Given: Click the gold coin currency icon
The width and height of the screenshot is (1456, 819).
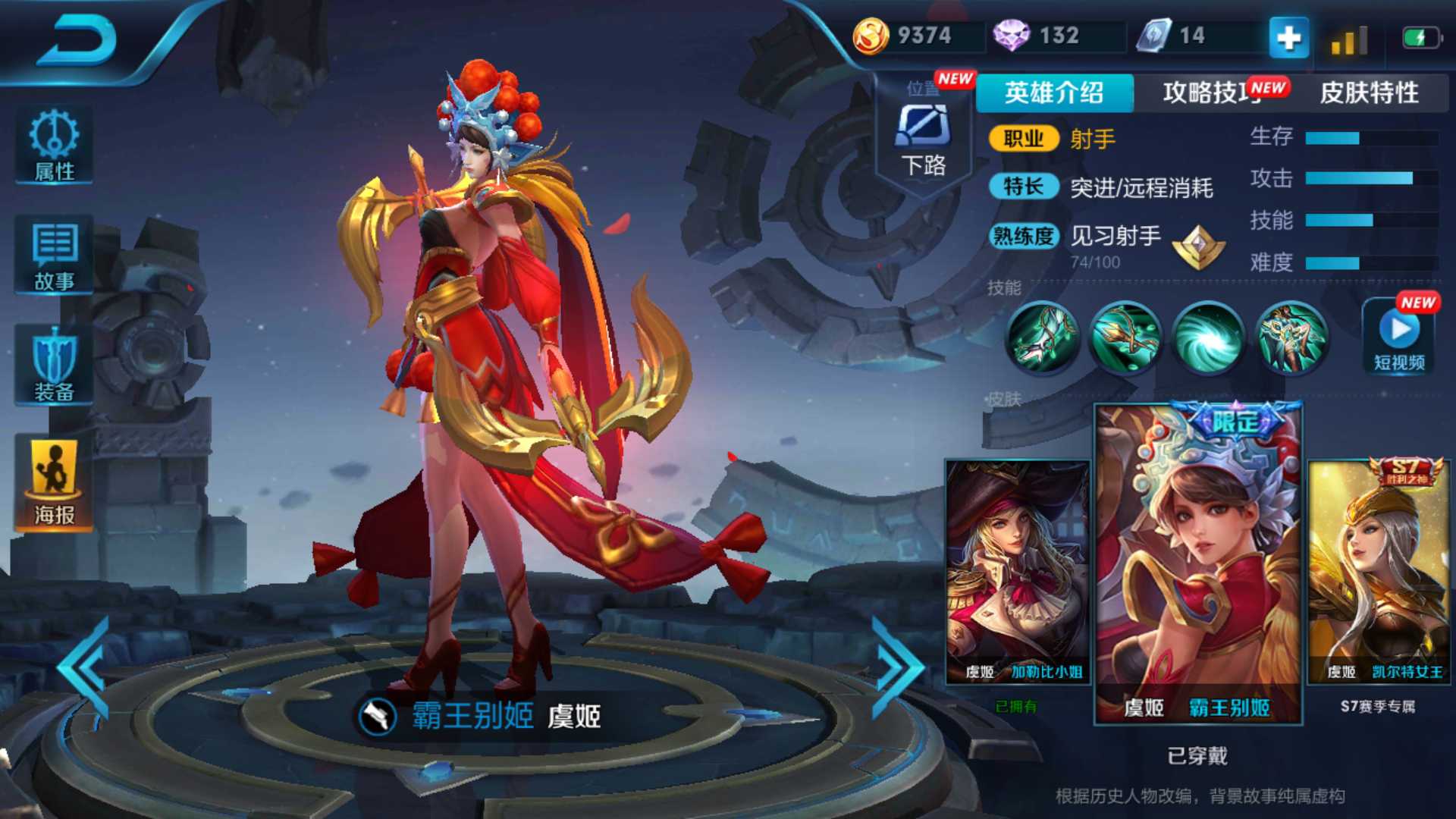Looking at the screenshot, I should pyautogui.click(x=871, y=35).
